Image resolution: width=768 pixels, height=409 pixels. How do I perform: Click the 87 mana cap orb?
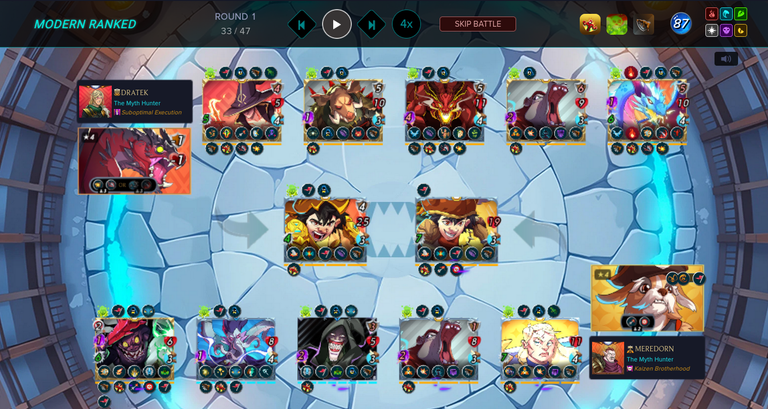tap(681, 23)
